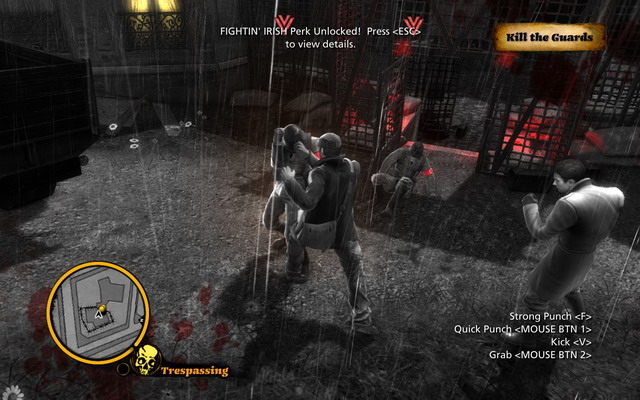640x400 pixels.
Task: Open the FIGHTIN' IRISH perk unlocked notification
Action: point(320,37)
